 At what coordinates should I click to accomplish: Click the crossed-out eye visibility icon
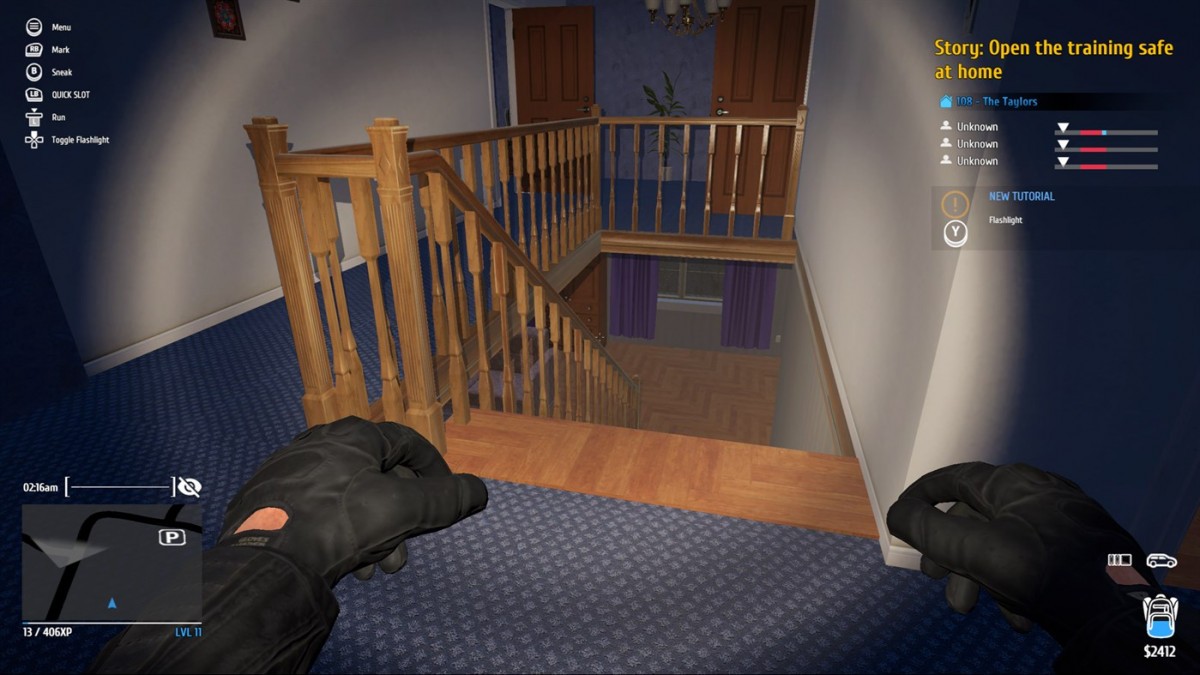click(x=188, y=487)
